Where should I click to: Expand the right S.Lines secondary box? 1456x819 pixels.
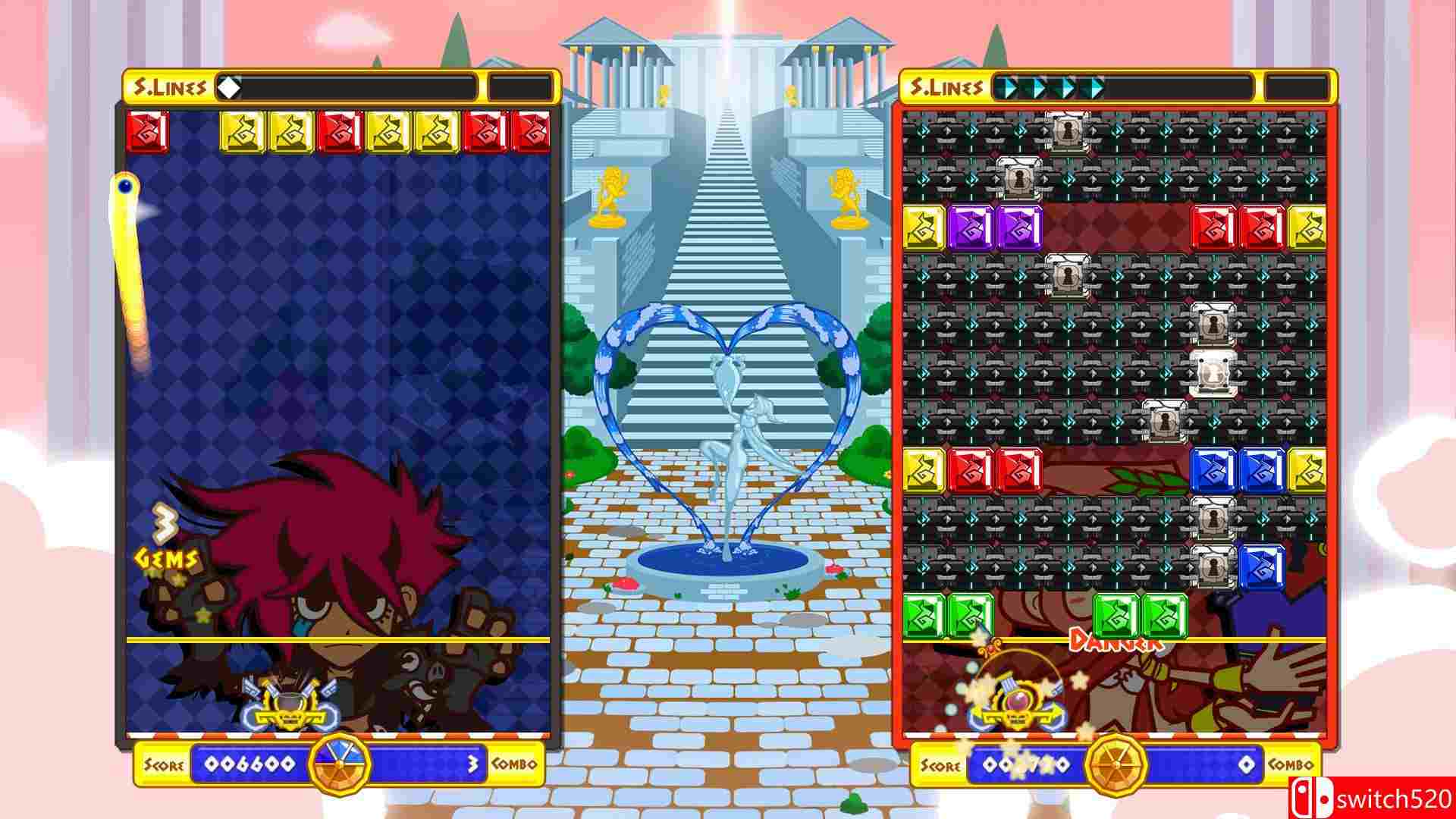1298,86
